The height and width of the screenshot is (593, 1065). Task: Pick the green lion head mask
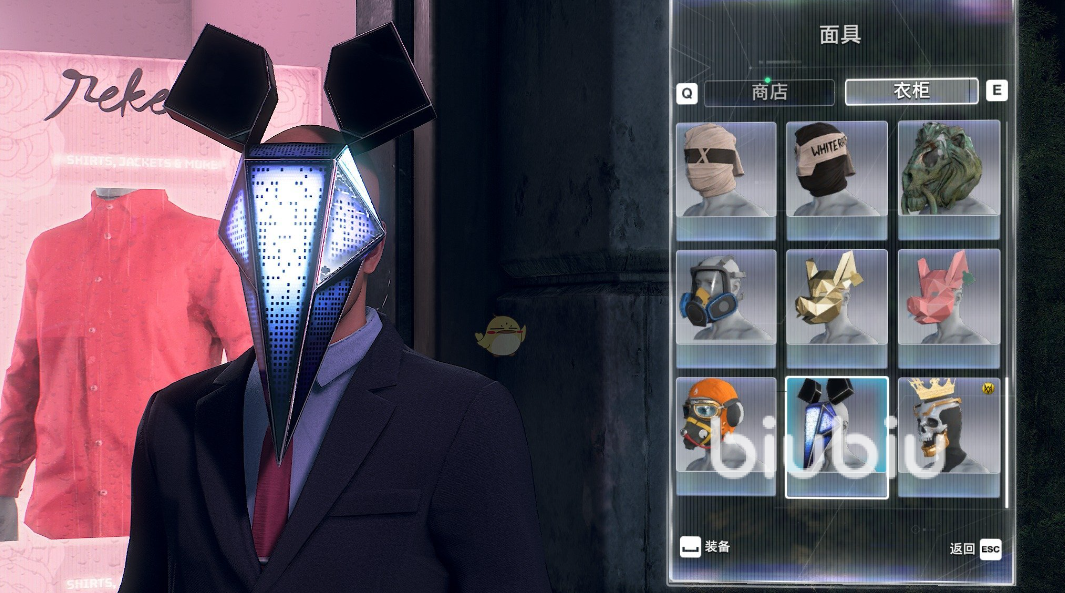[948, 170]
